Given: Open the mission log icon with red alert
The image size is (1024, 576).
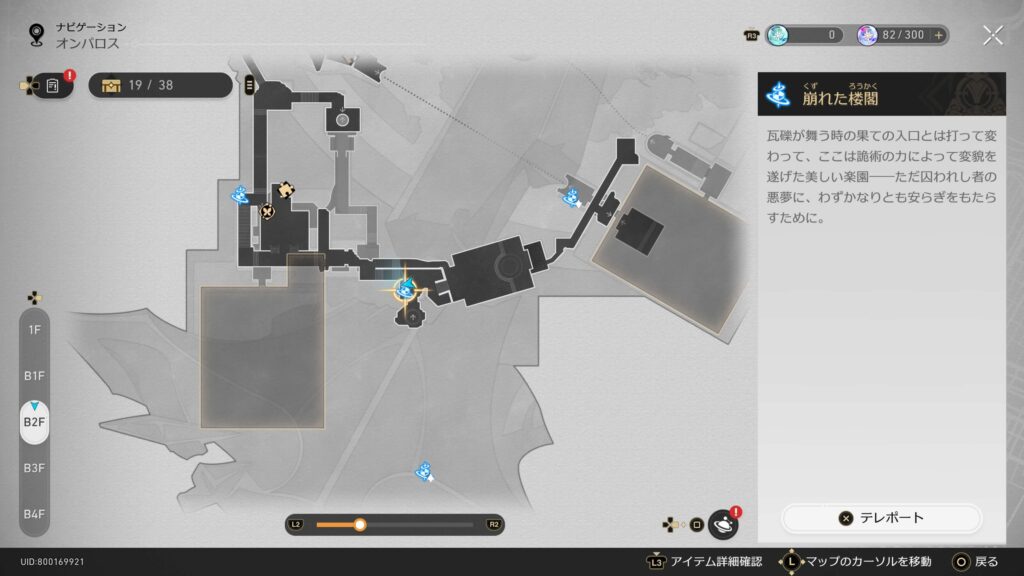Looking at the screenshot, I should tap(52, 86).
